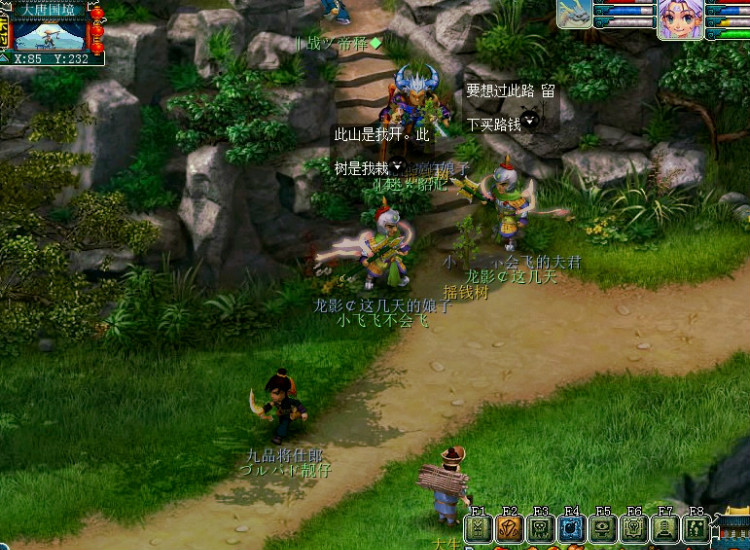Click the yellow tab beside the minimap
Viewport: 750px width, 550px height.
tap(4, 31)
